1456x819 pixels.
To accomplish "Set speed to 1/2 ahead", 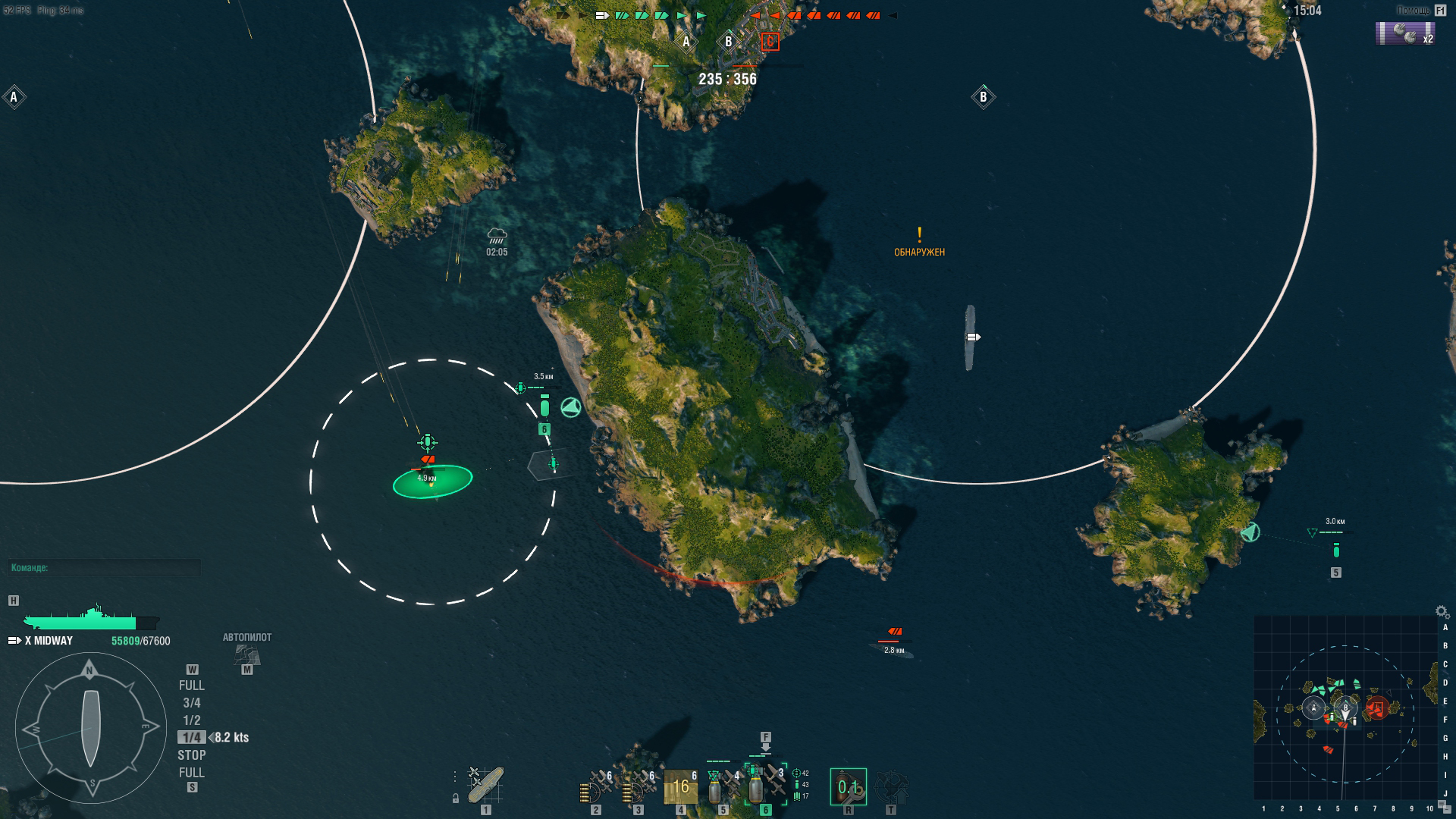I will (x=191, y=720).
